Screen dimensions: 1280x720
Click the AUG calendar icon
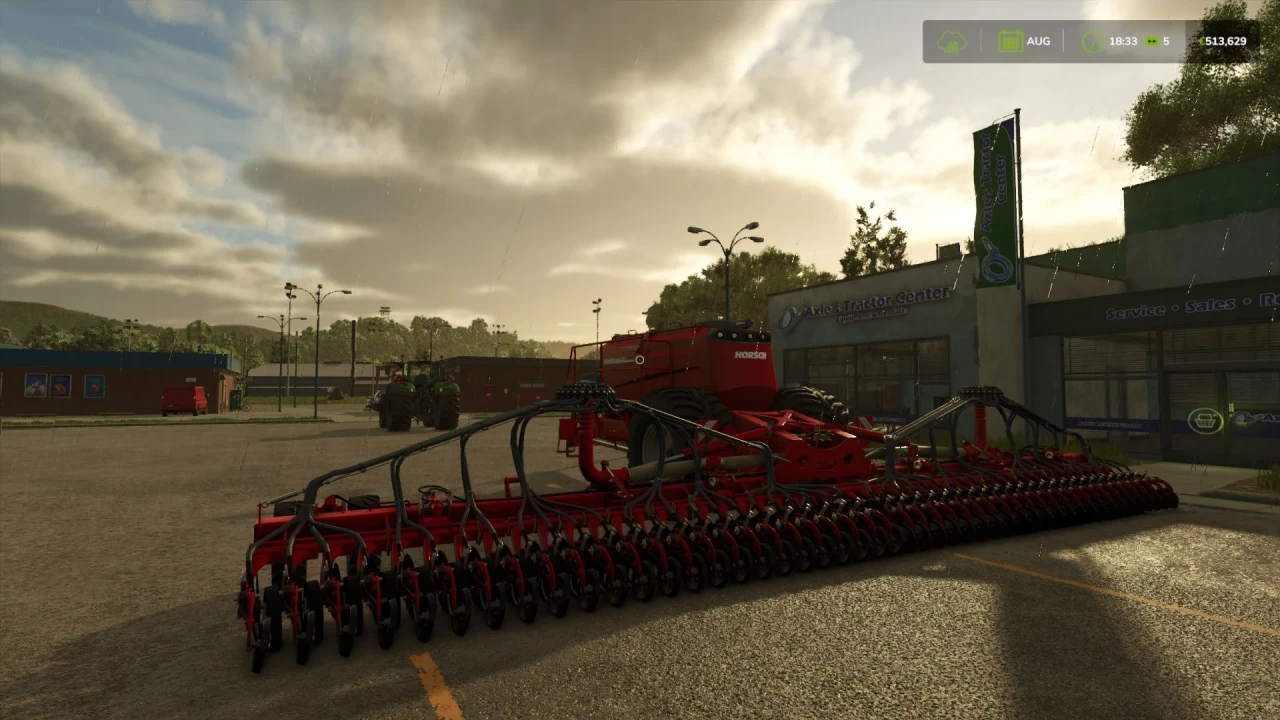(1009, 39)
